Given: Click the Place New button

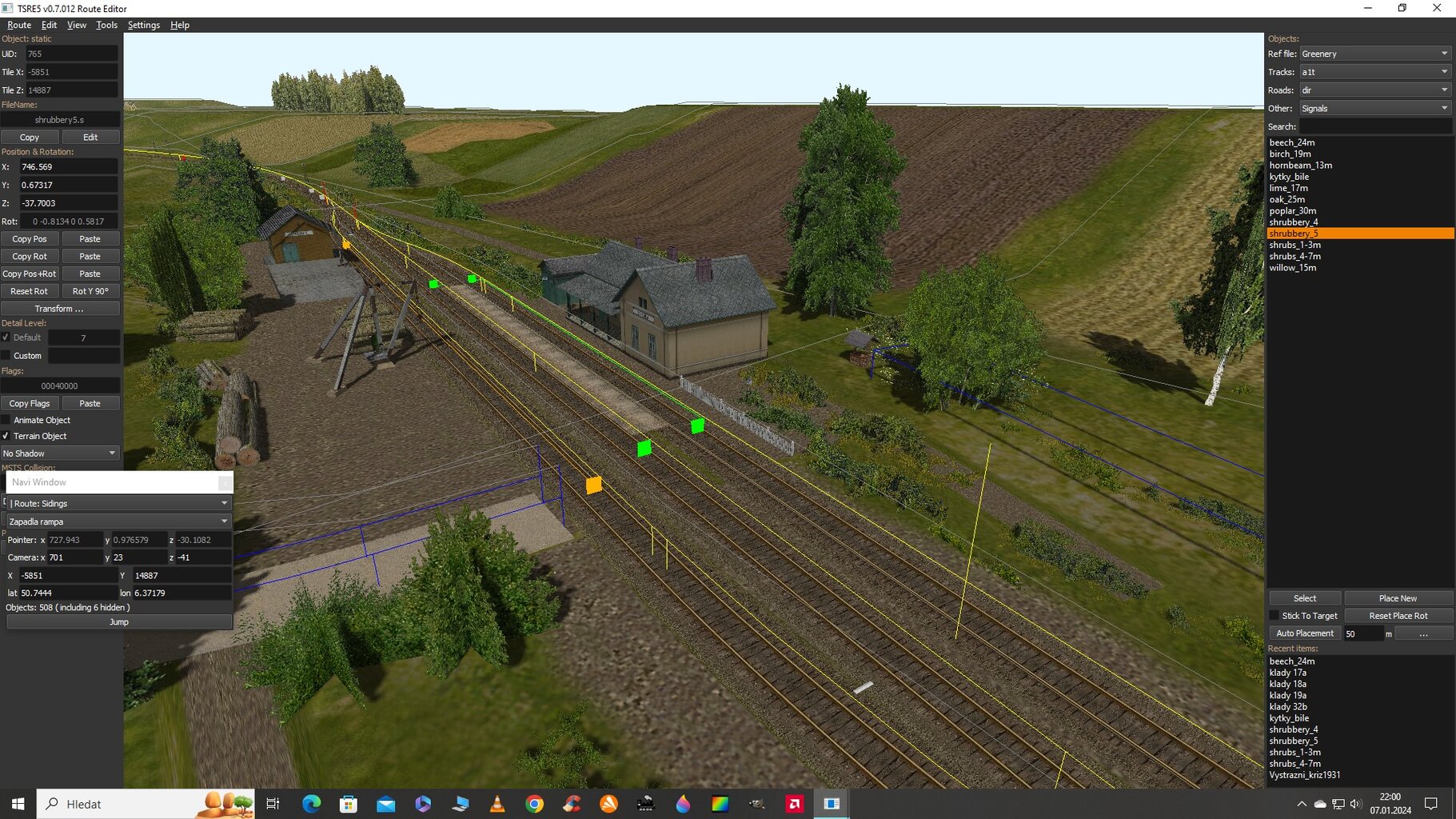Looking at the screenshot, I should (1398, 598).
